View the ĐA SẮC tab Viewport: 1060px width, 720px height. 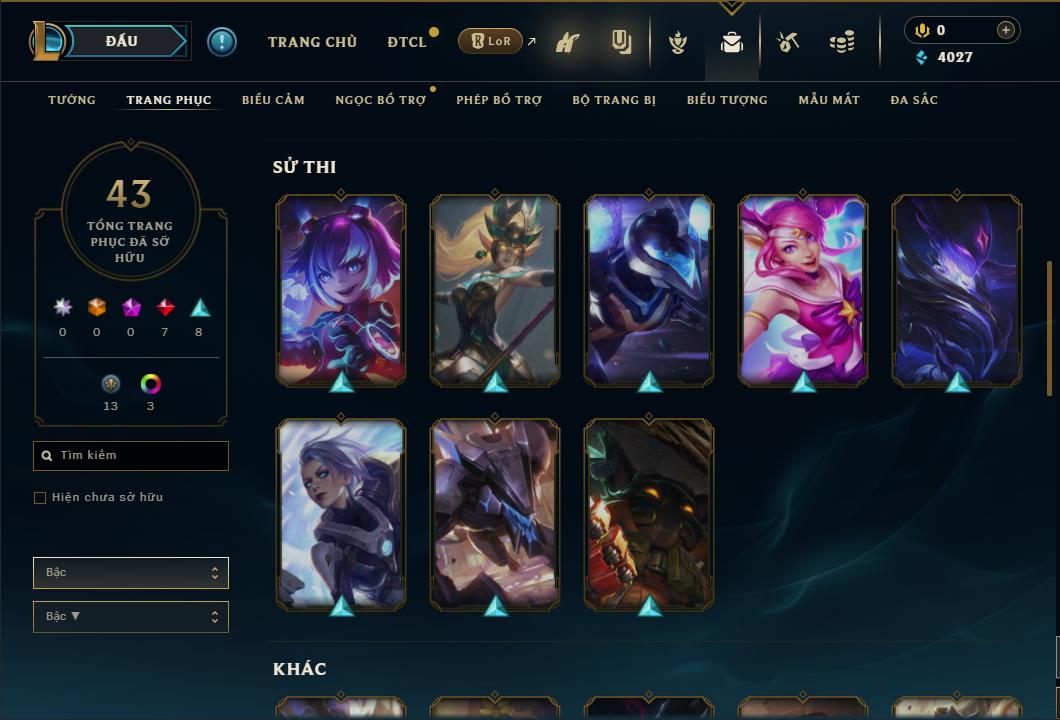tap(914, 100)
